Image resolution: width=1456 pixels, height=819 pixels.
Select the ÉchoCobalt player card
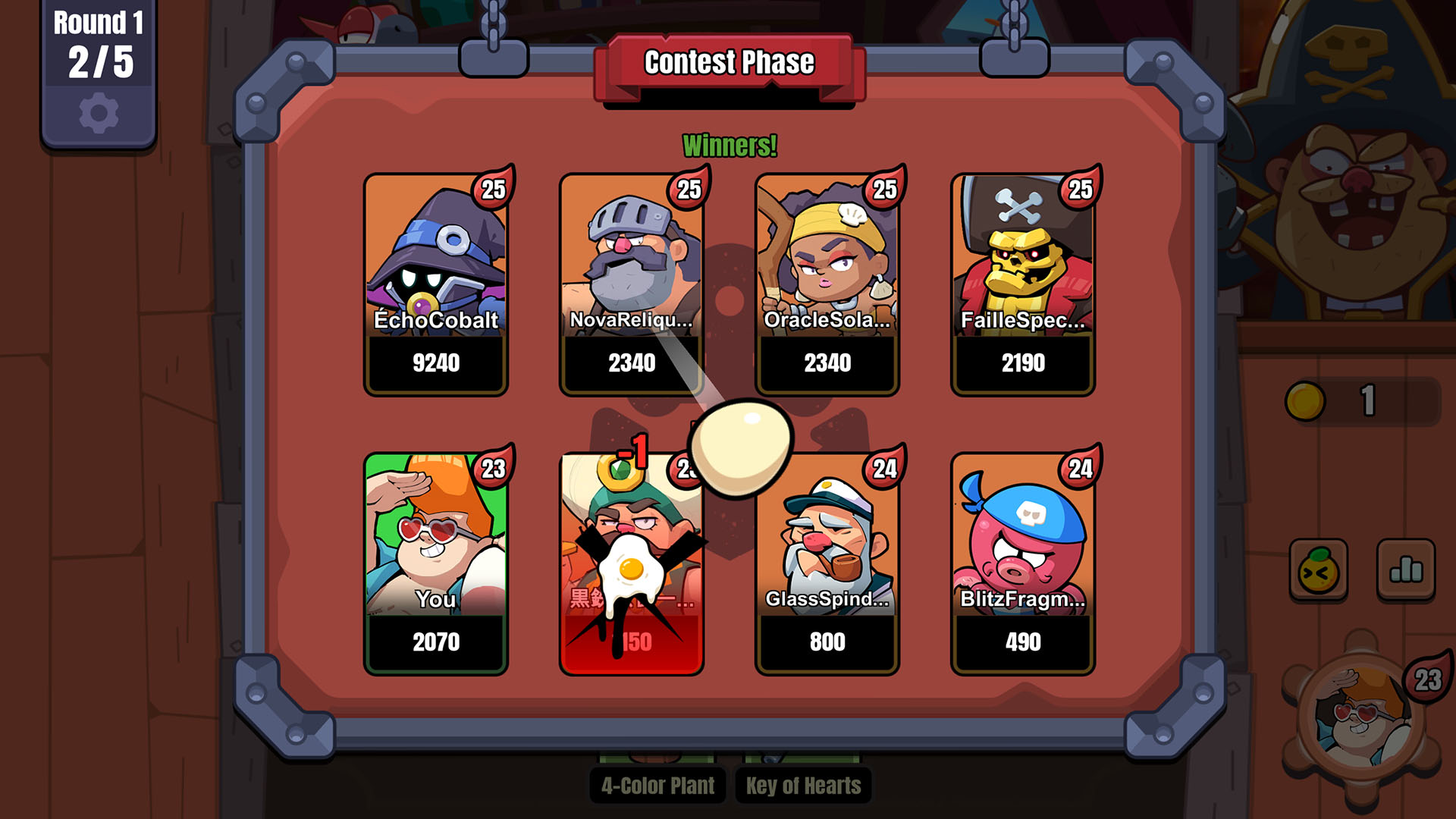(436, 284)
